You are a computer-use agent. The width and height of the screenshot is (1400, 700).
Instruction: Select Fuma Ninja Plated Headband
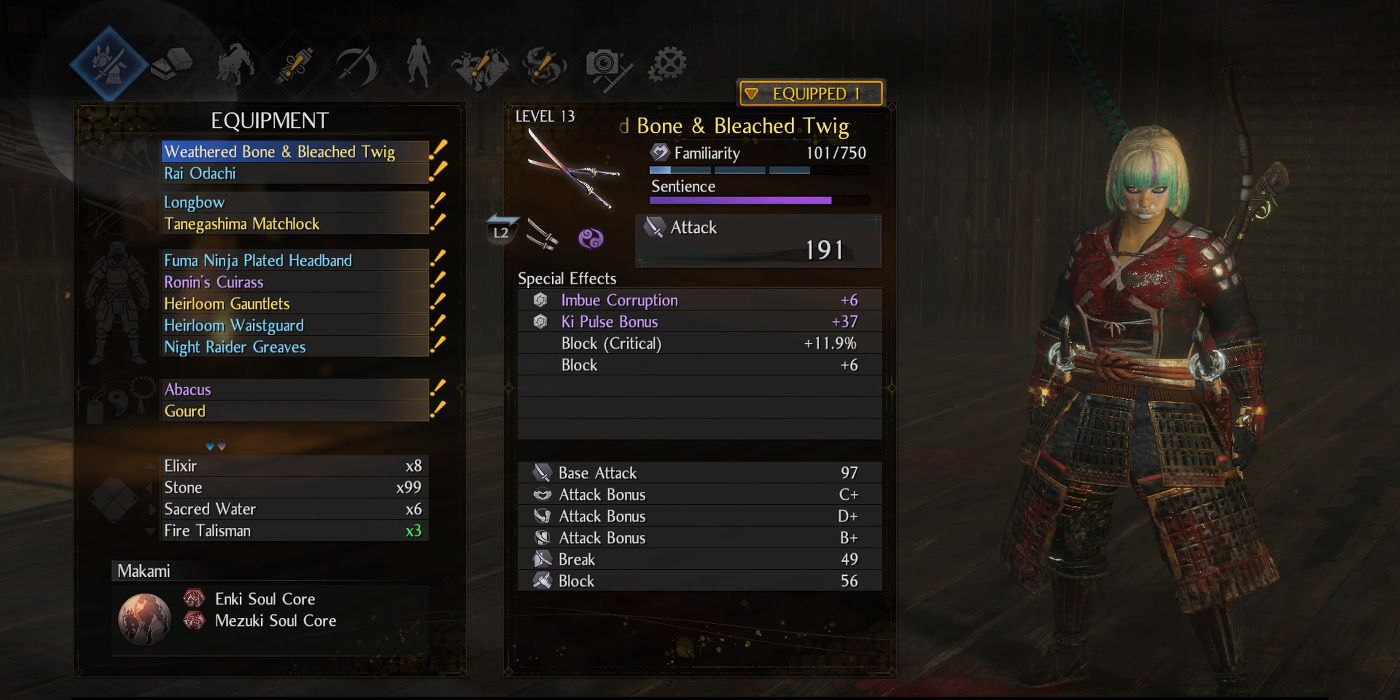(258, 260)
